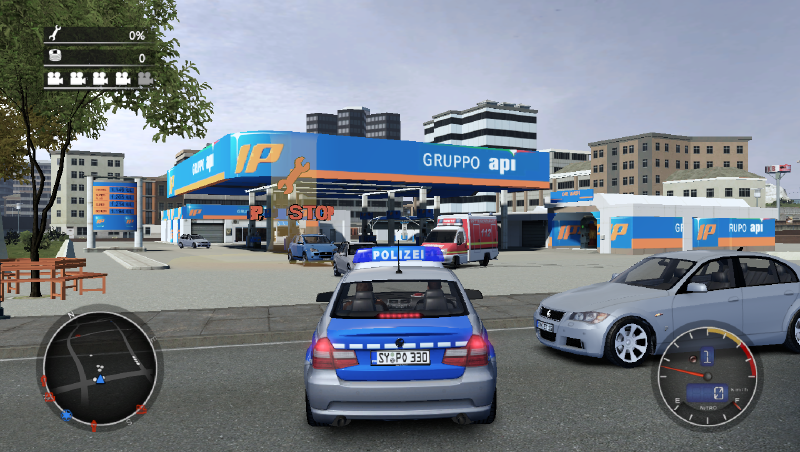Click the tachometer gauge
This screenshot has width=800, height=452.
(x=704, y=376)
